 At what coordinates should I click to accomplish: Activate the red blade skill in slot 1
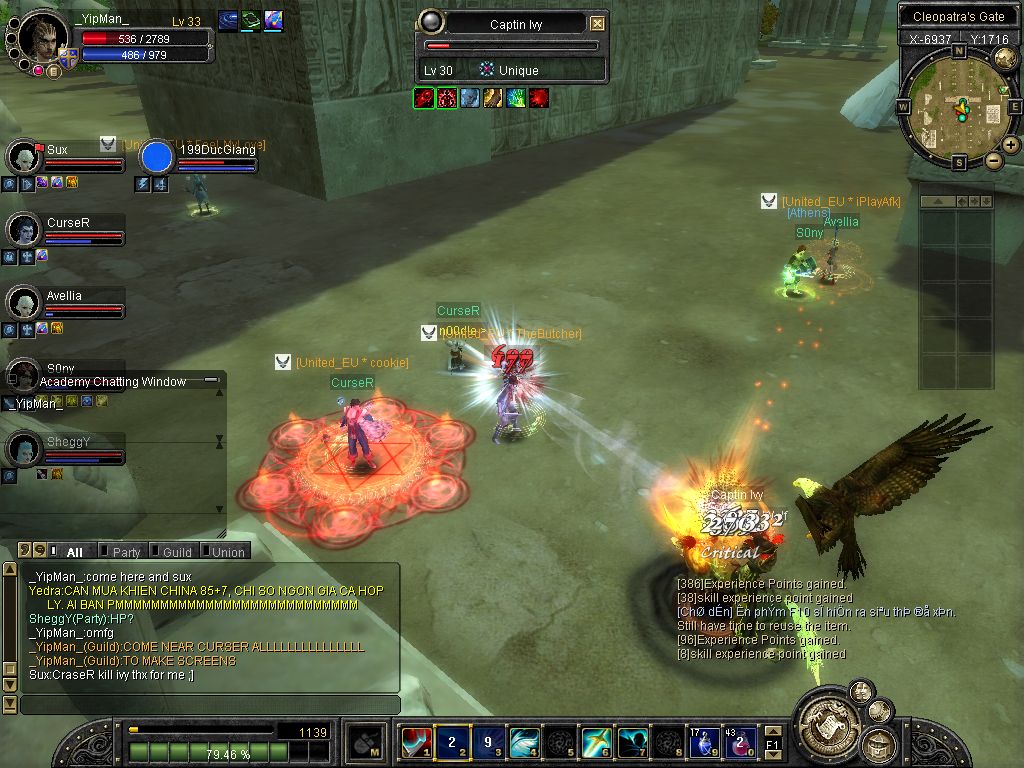(416, 743)
